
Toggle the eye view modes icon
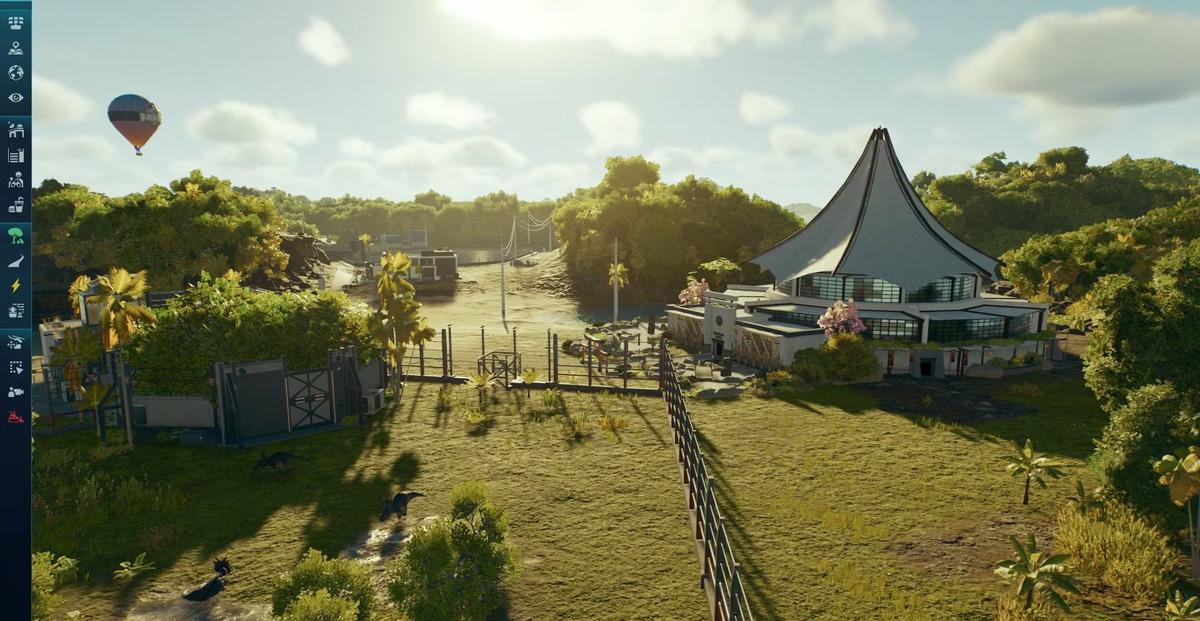pos(15,97)
